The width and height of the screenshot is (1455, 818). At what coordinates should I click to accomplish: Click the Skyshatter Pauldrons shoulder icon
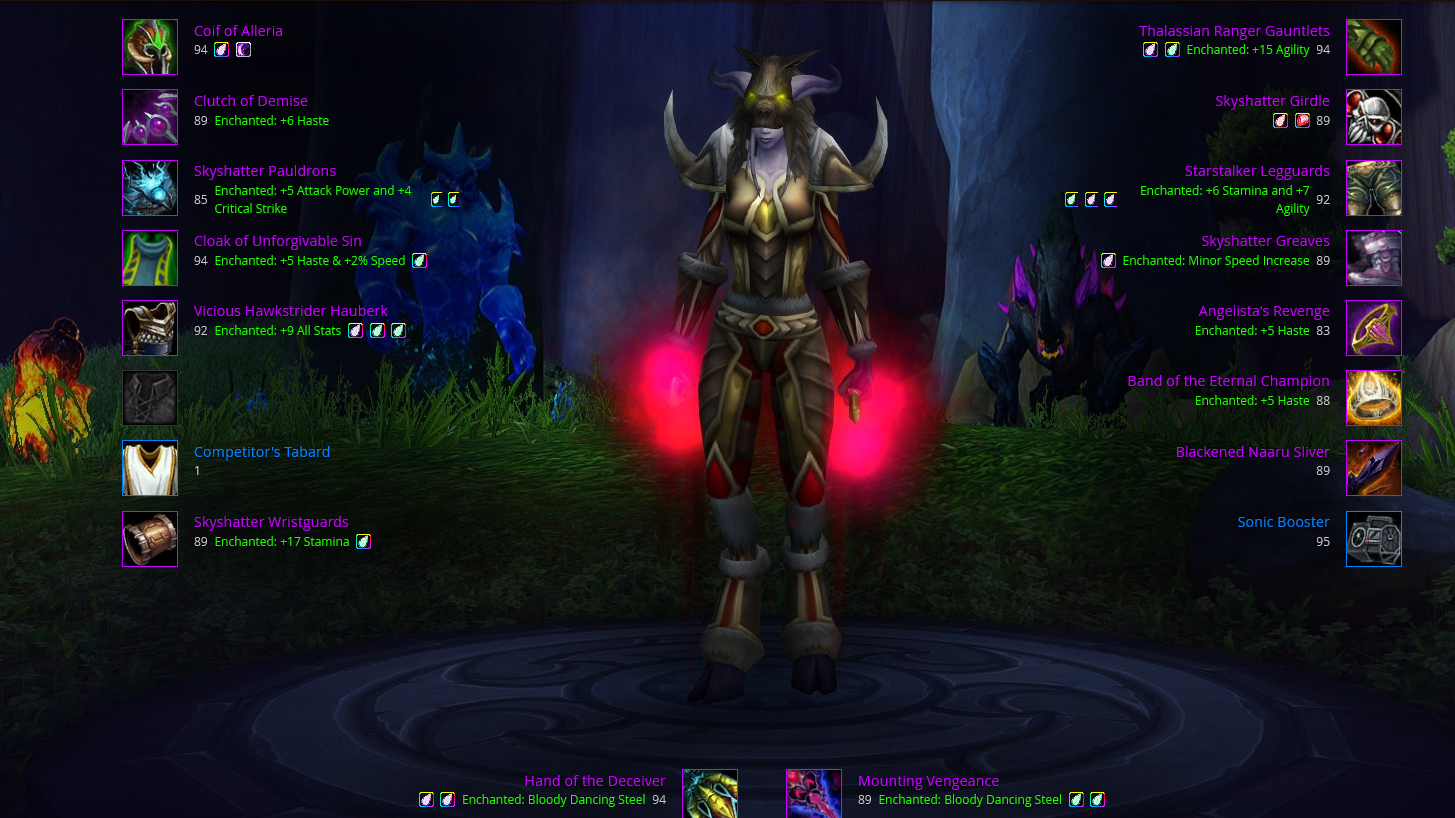click(x=150, y=188)
